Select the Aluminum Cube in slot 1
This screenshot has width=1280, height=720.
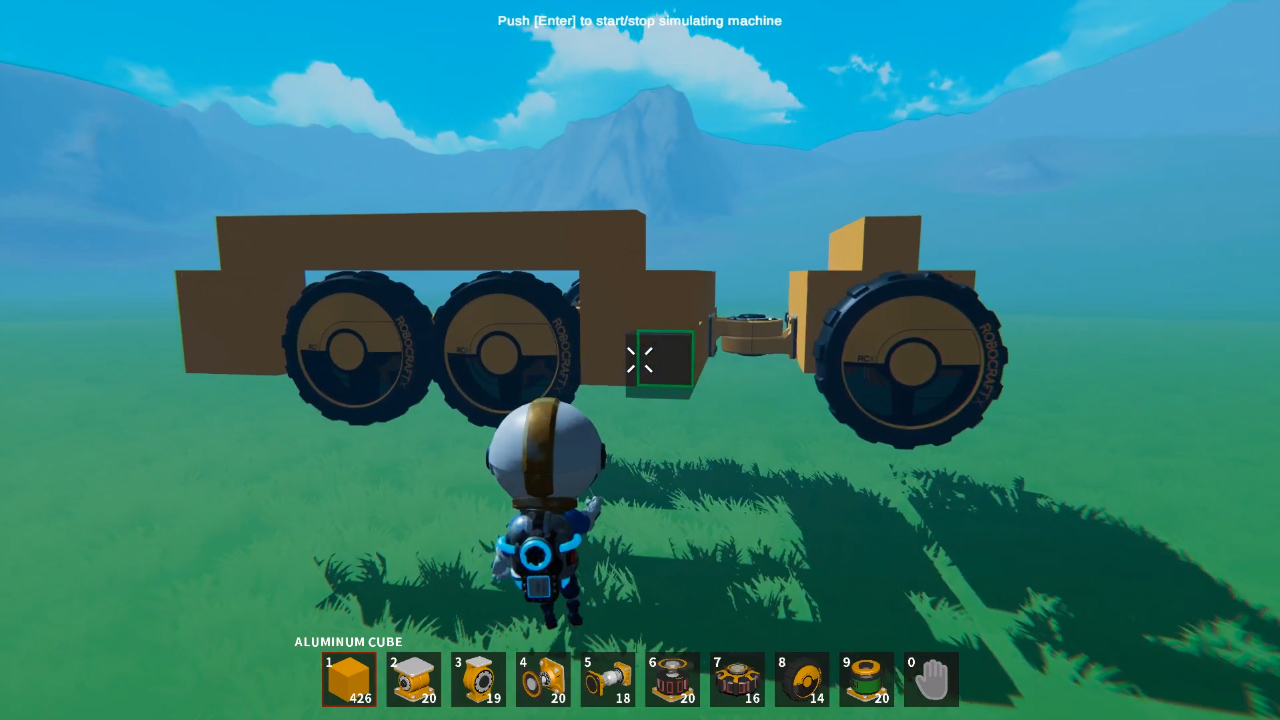coord(349,679)
